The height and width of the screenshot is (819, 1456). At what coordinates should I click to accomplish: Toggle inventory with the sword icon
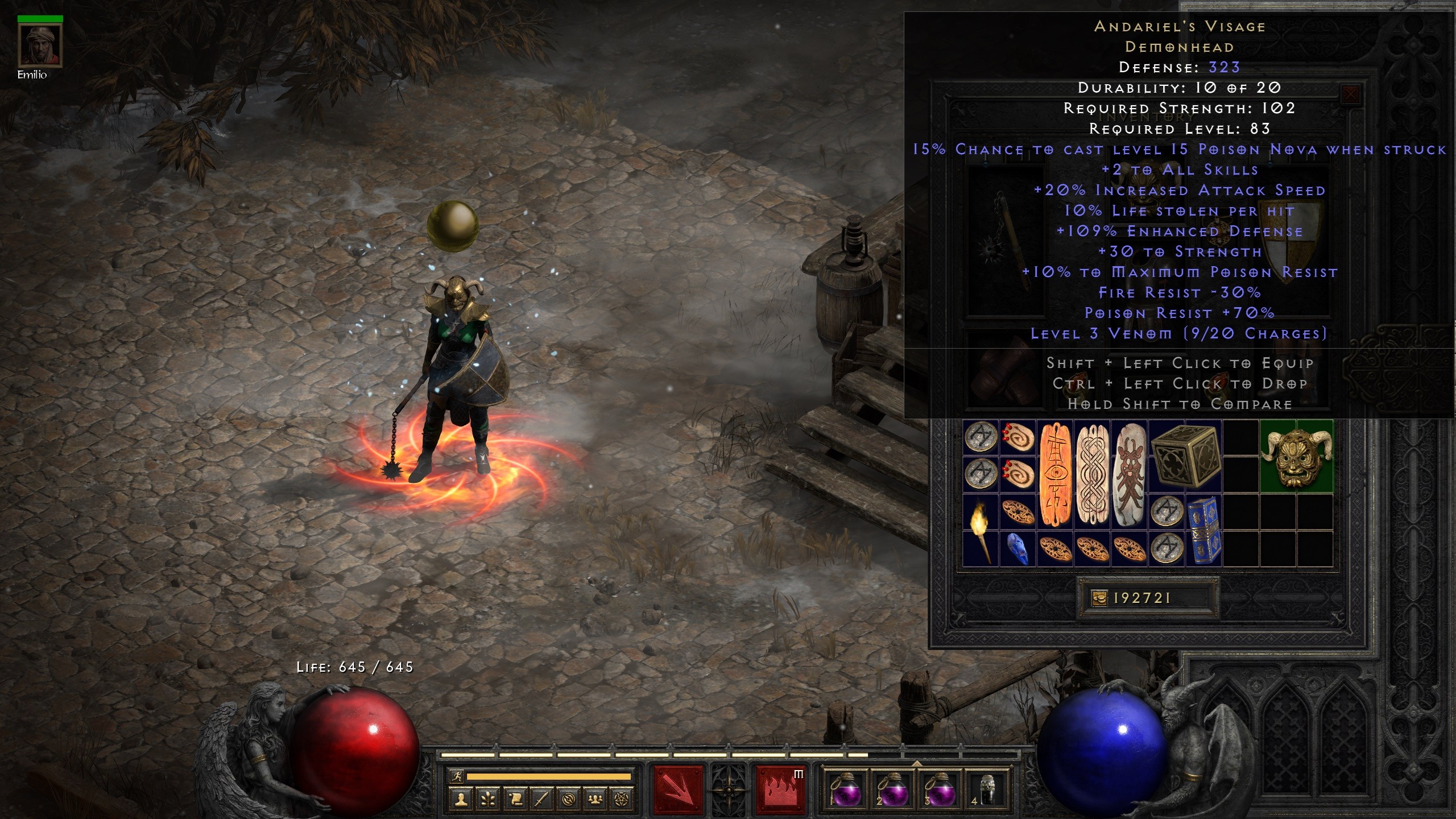(x=541, y=800)
